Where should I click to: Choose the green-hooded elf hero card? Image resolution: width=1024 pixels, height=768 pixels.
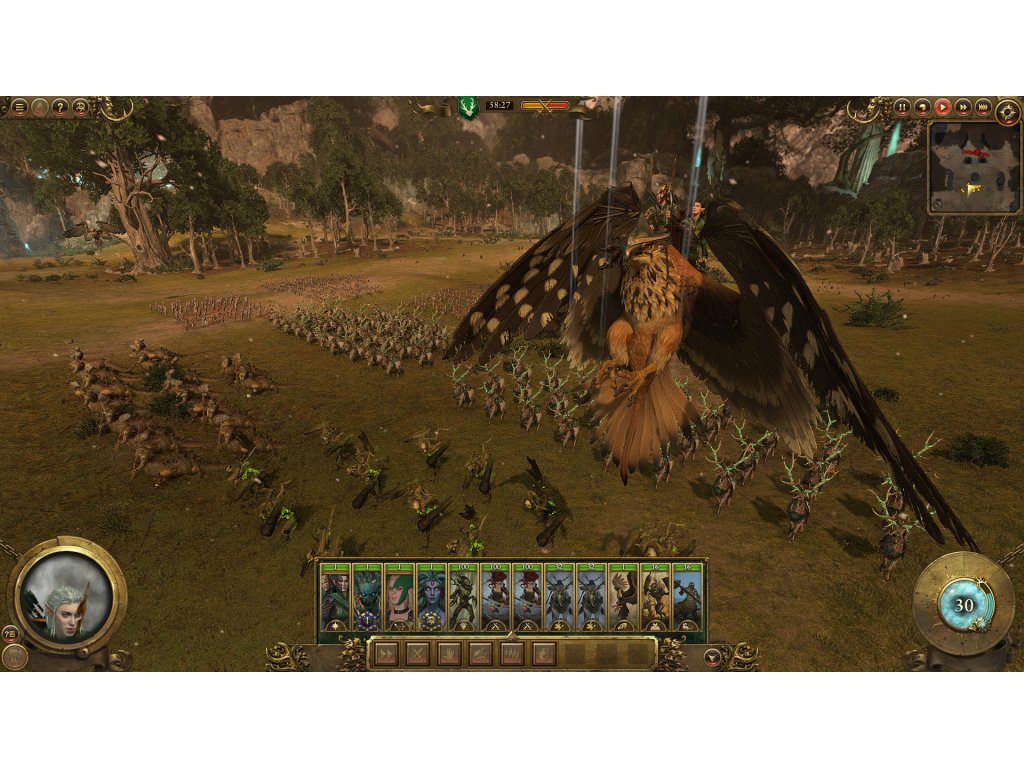[400, 600]
